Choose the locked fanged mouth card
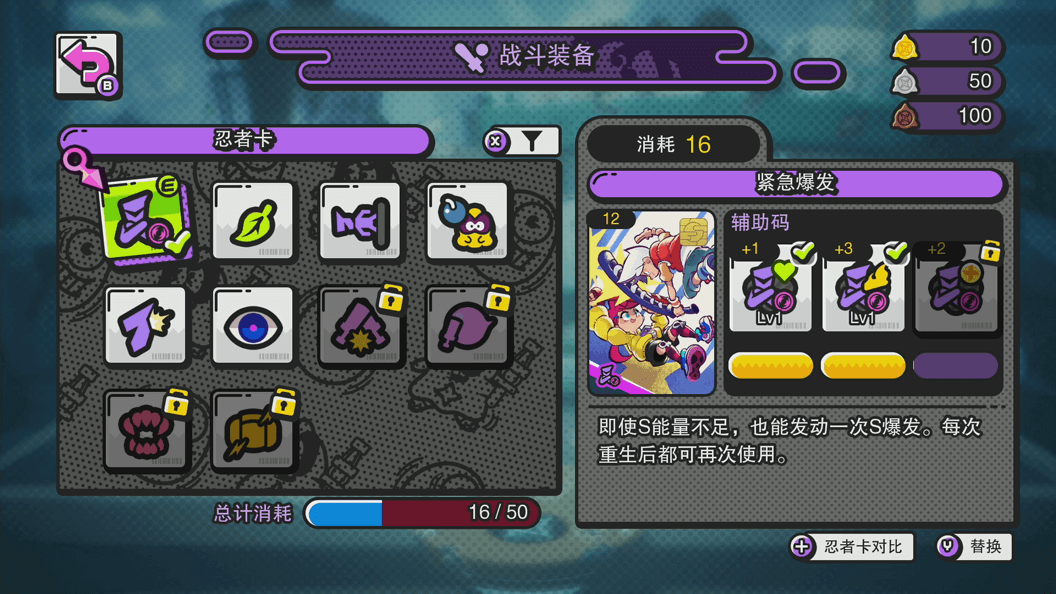Screen dimensions: 1056x594 [146, 431]
